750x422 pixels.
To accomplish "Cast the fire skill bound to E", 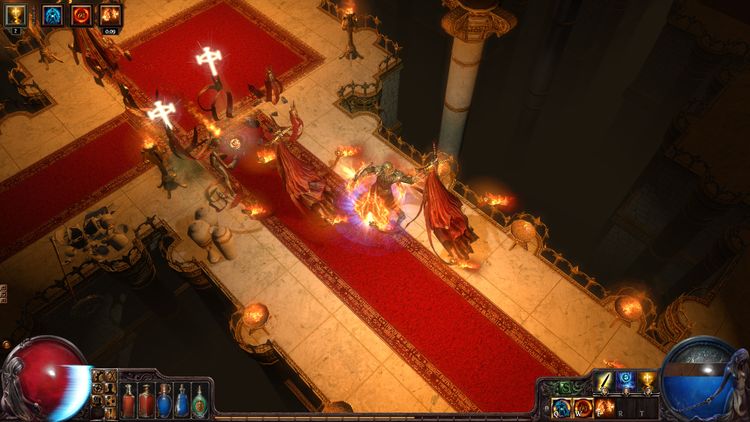I will (x=605, y=407).
